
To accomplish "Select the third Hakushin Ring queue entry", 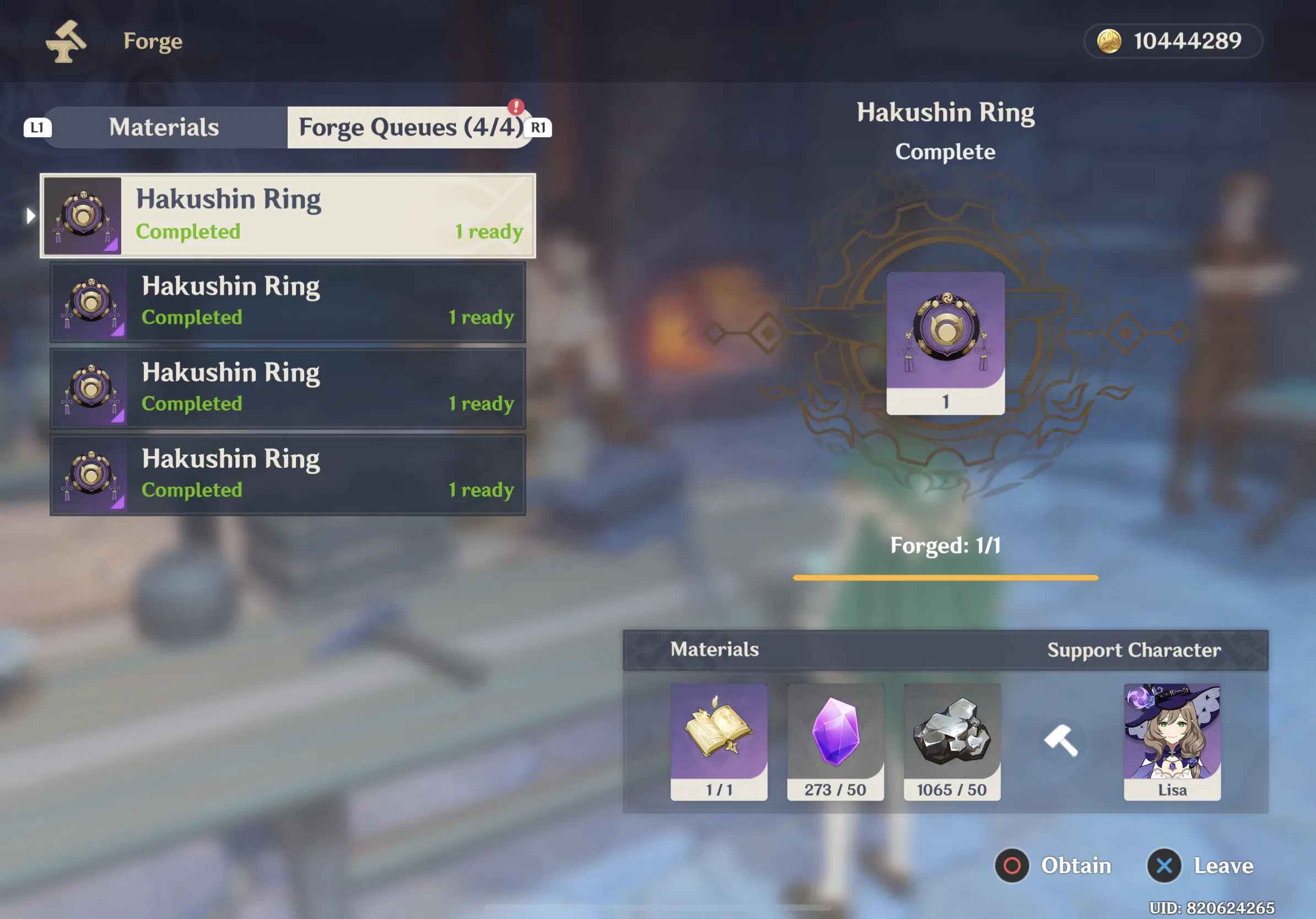I will pos(287,388).
